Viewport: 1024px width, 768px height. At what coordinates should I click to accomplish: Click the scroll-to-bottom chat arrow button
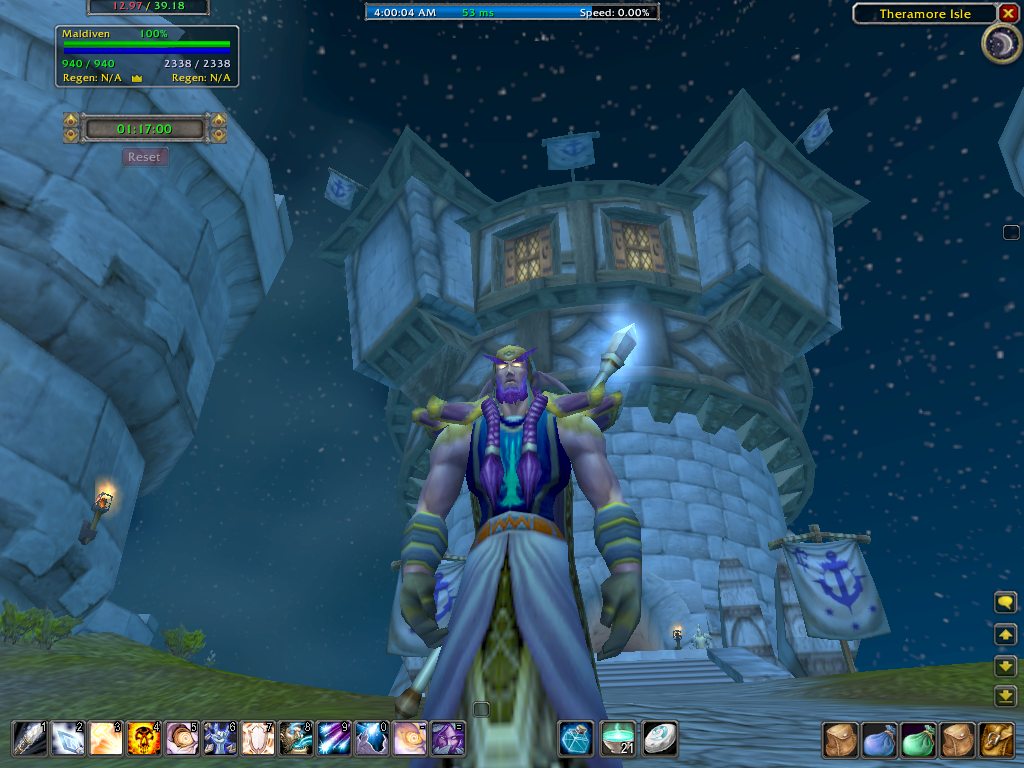1005,695
